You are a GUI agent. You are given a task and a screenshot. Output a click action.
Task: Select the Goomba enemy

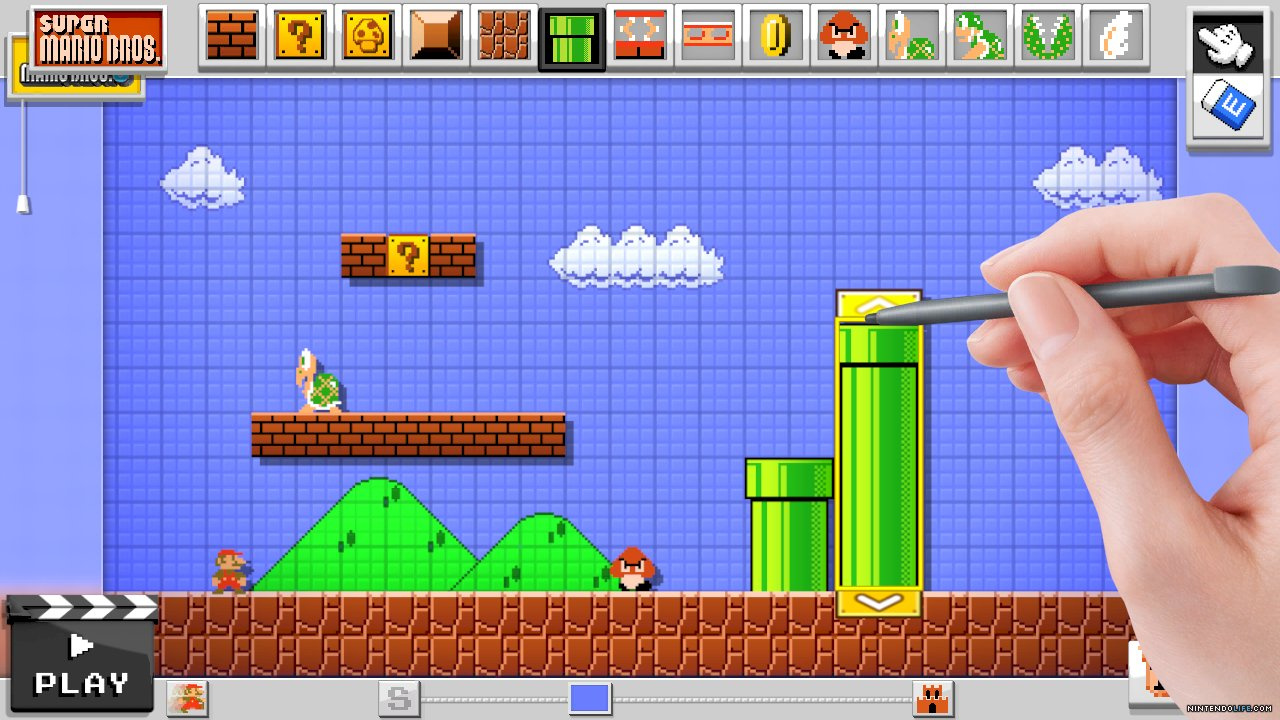843,35
